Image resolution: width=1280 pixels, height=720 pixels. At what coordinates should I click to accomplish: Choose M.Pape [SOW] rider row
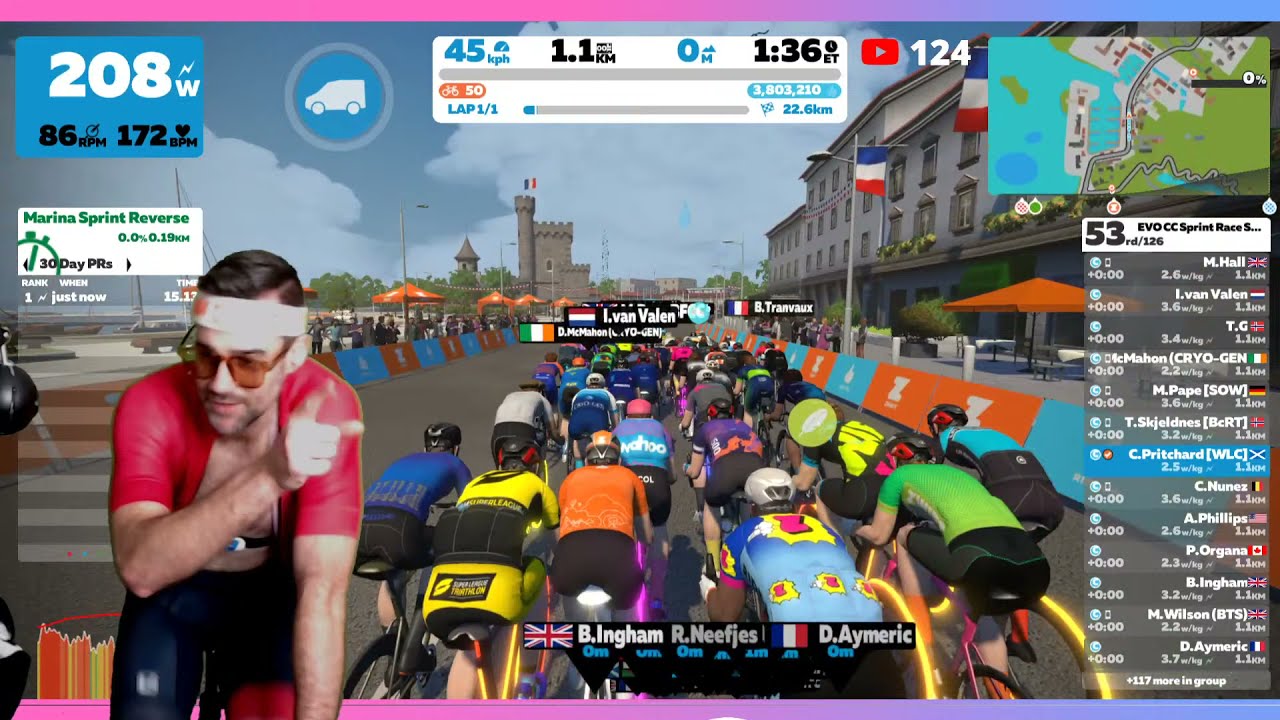(1177, 396)
